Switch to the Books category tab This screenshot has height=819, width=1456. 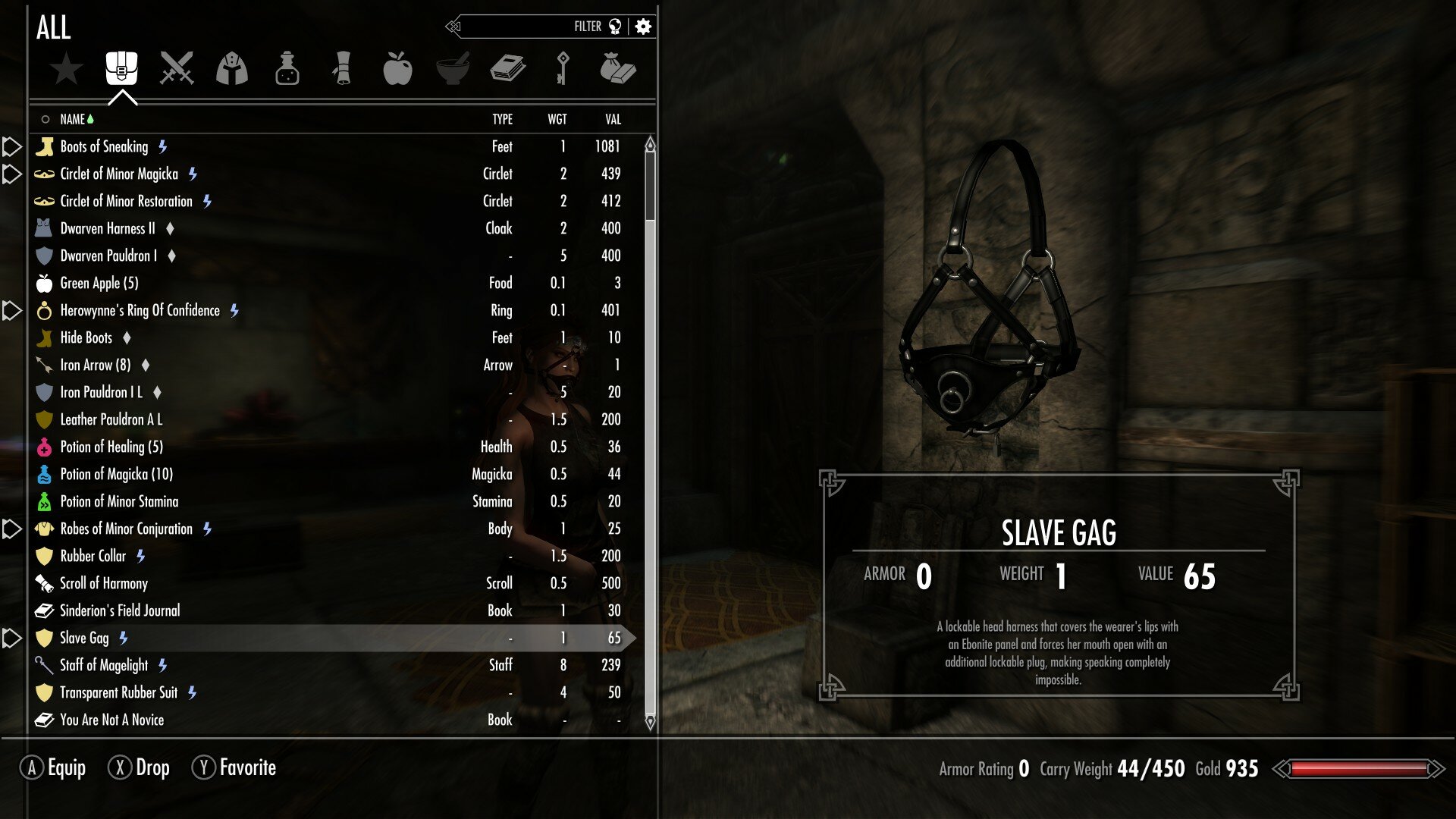point(507,68)
